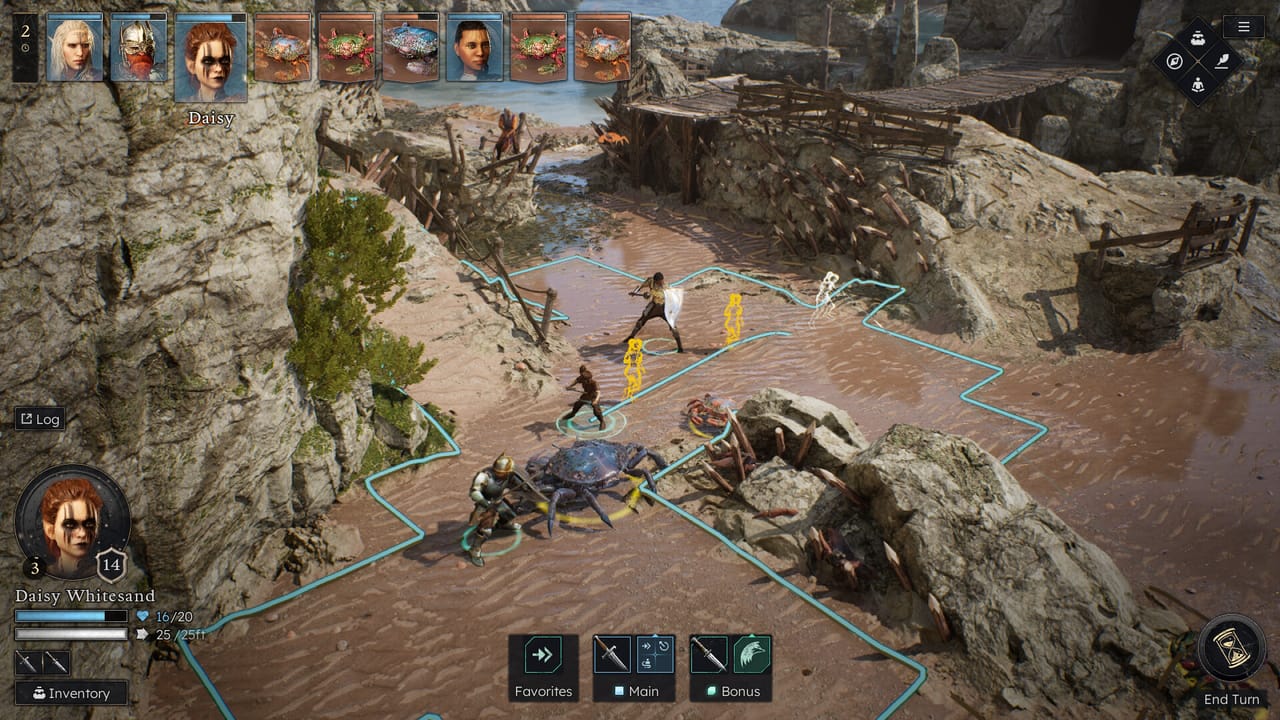Open the hamburger menu in top-right corner

(x=1243, y=27)
